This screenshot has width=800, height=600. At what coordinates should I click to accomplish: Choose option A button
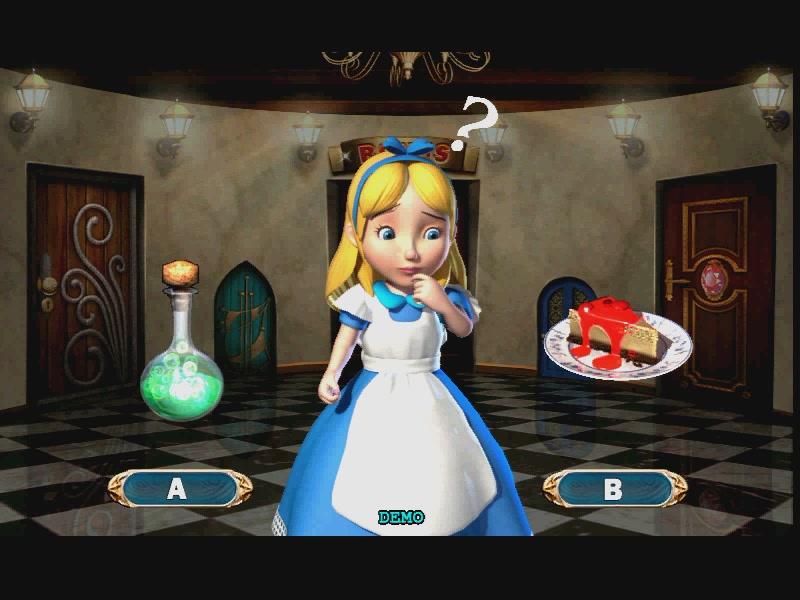click(x=179, y=488)
